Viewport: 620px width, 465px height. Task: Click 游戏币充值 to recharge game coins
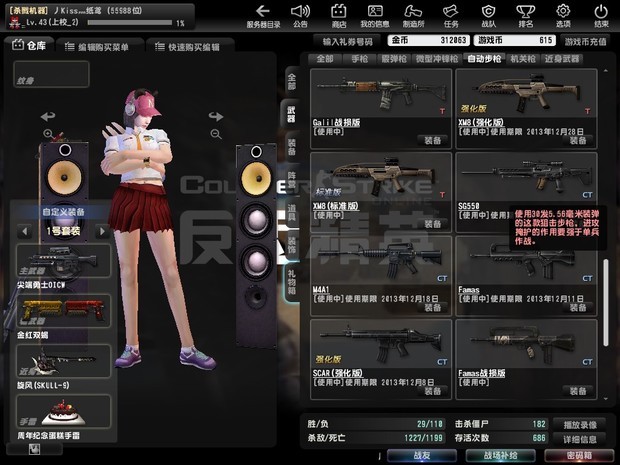(585, 41)
